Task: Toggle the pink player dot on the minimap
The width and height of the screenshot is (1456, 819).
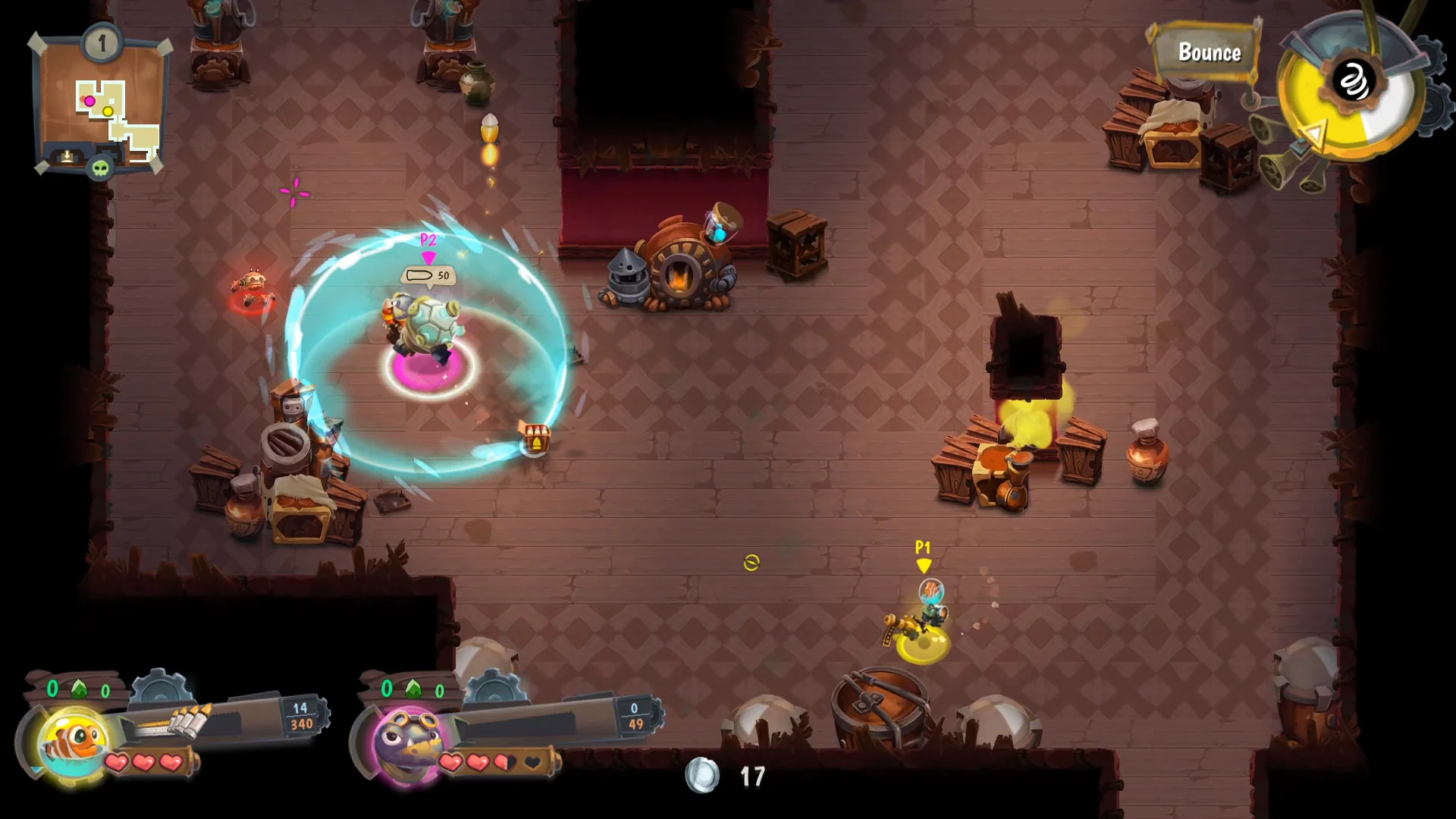Action: (90, 100)
